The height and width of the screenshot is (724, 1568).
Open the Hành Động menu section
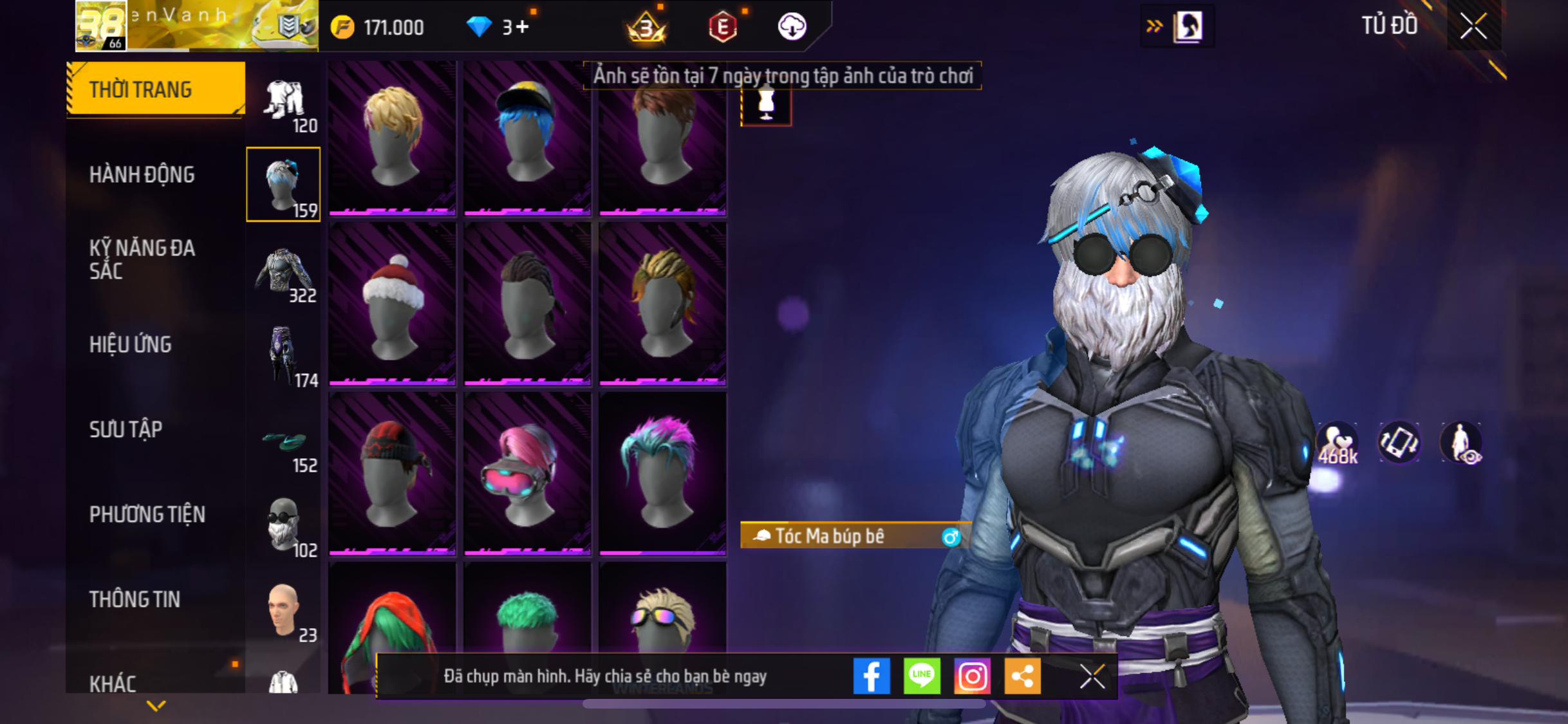pyautogui.click(x=142, y=174)
